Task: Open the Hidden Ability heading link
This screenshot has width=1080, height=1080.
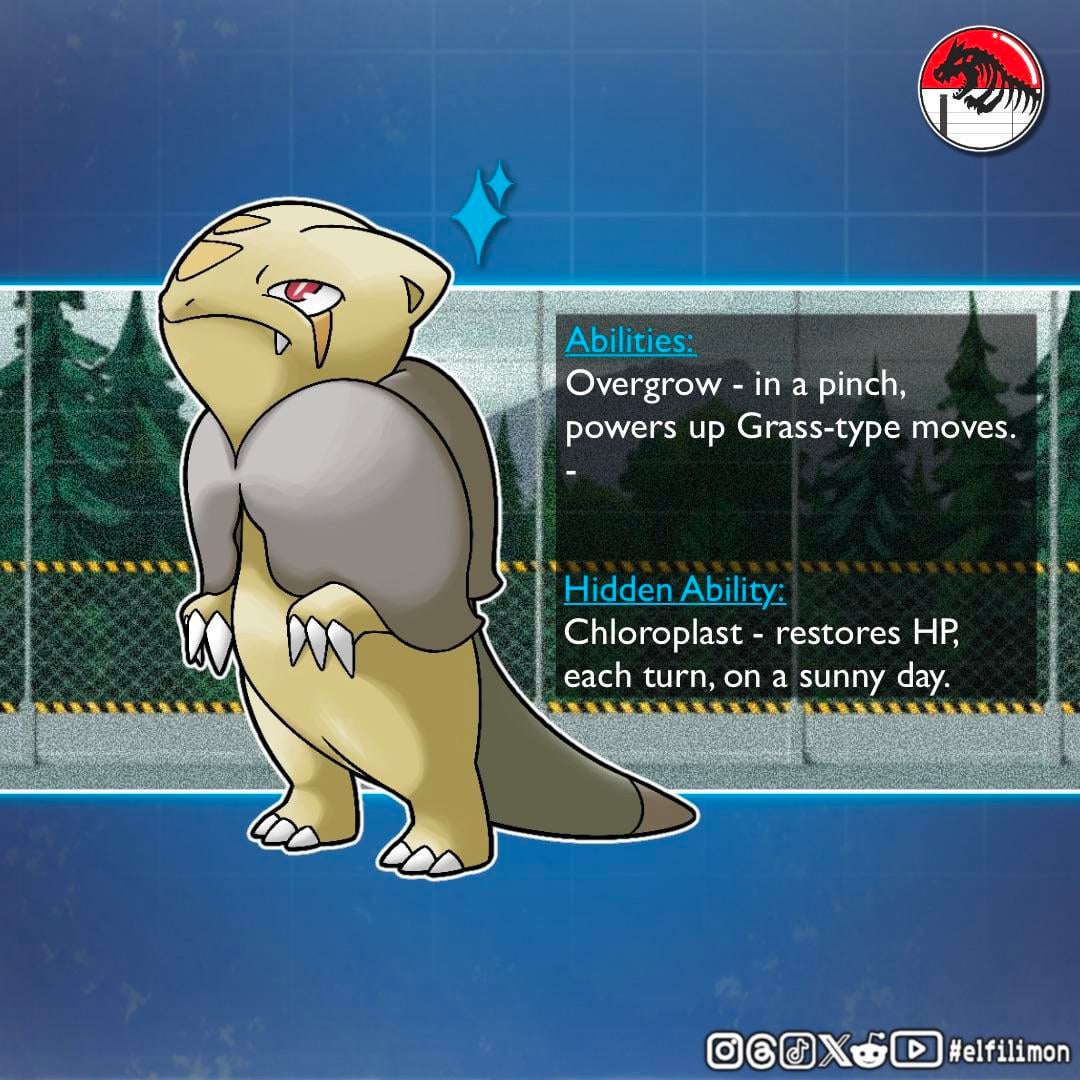Action: 674,590
